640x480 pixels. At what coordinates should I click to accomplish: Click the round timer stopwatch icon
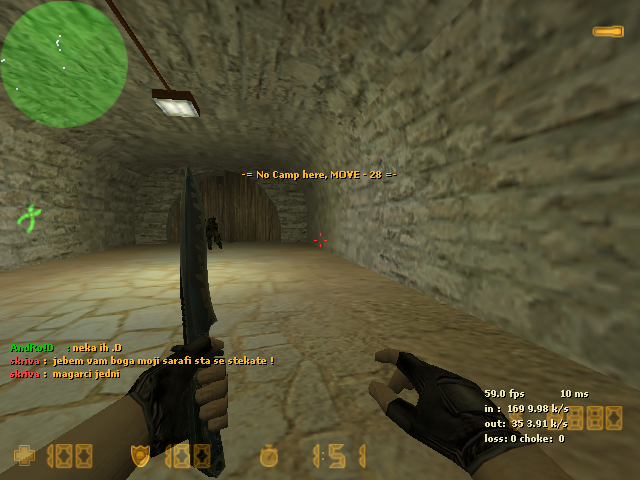268,456
